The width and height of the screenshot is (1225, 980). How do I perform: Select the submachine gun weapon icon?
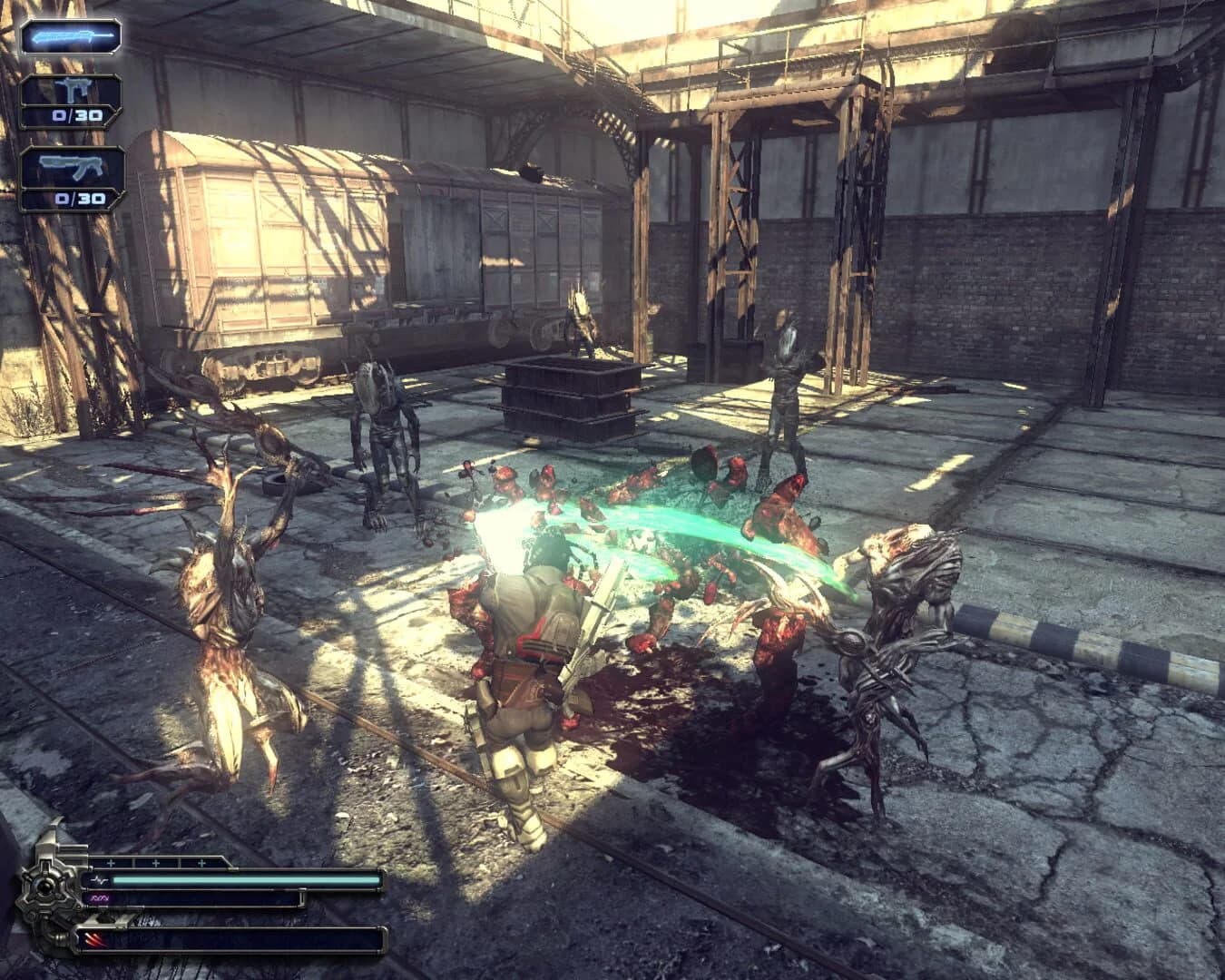click(74, 88)
